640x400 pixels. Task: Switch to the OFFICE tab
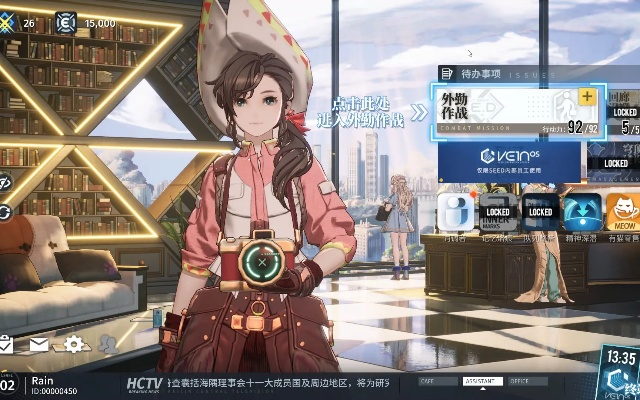click(521, 381)
